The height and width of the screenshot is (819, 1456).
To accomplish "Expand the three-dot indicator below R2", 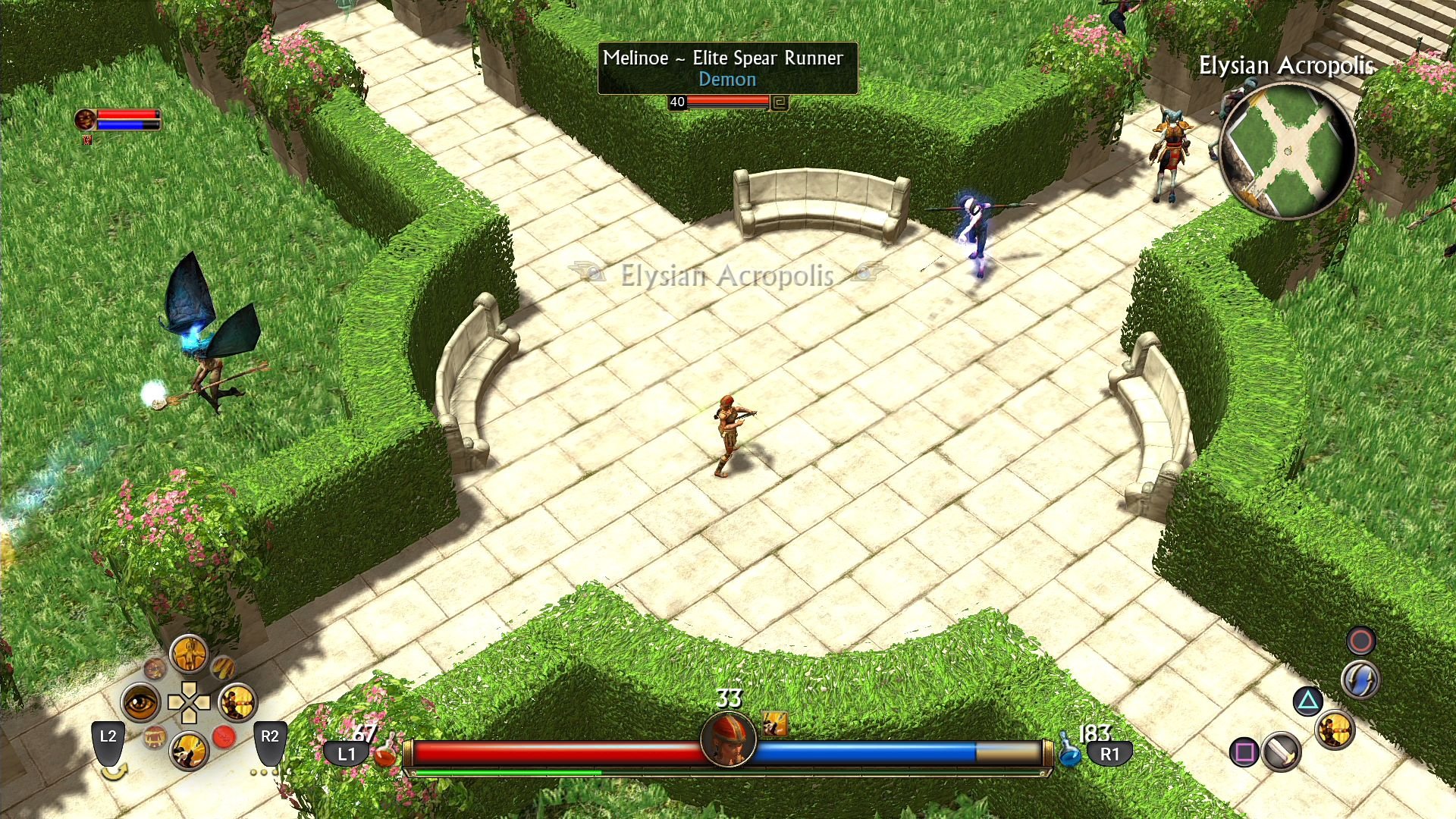I will (x=263, y=773).
